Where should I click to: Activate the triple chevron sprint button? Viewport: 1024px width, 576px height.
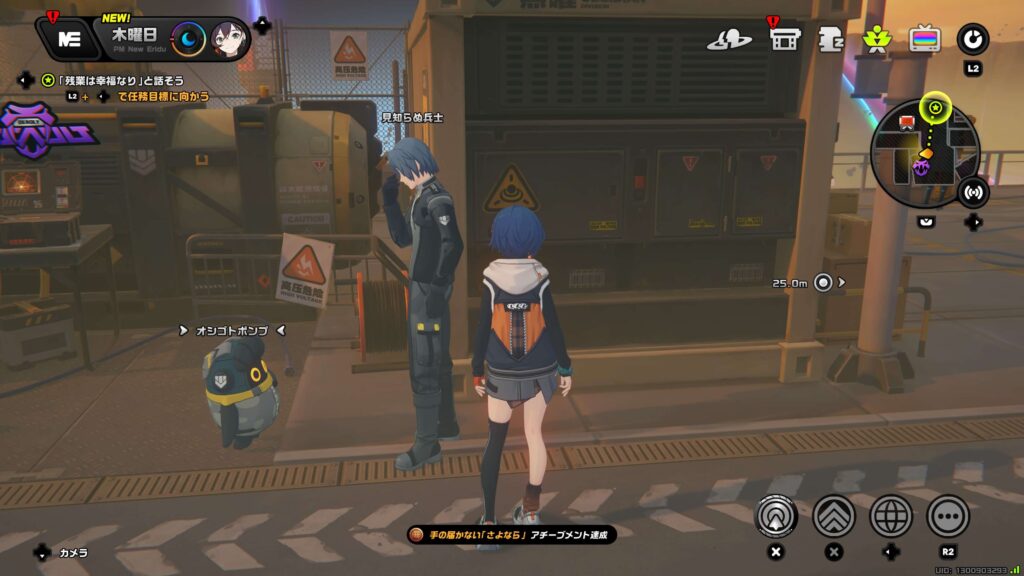tap(833, 515)
